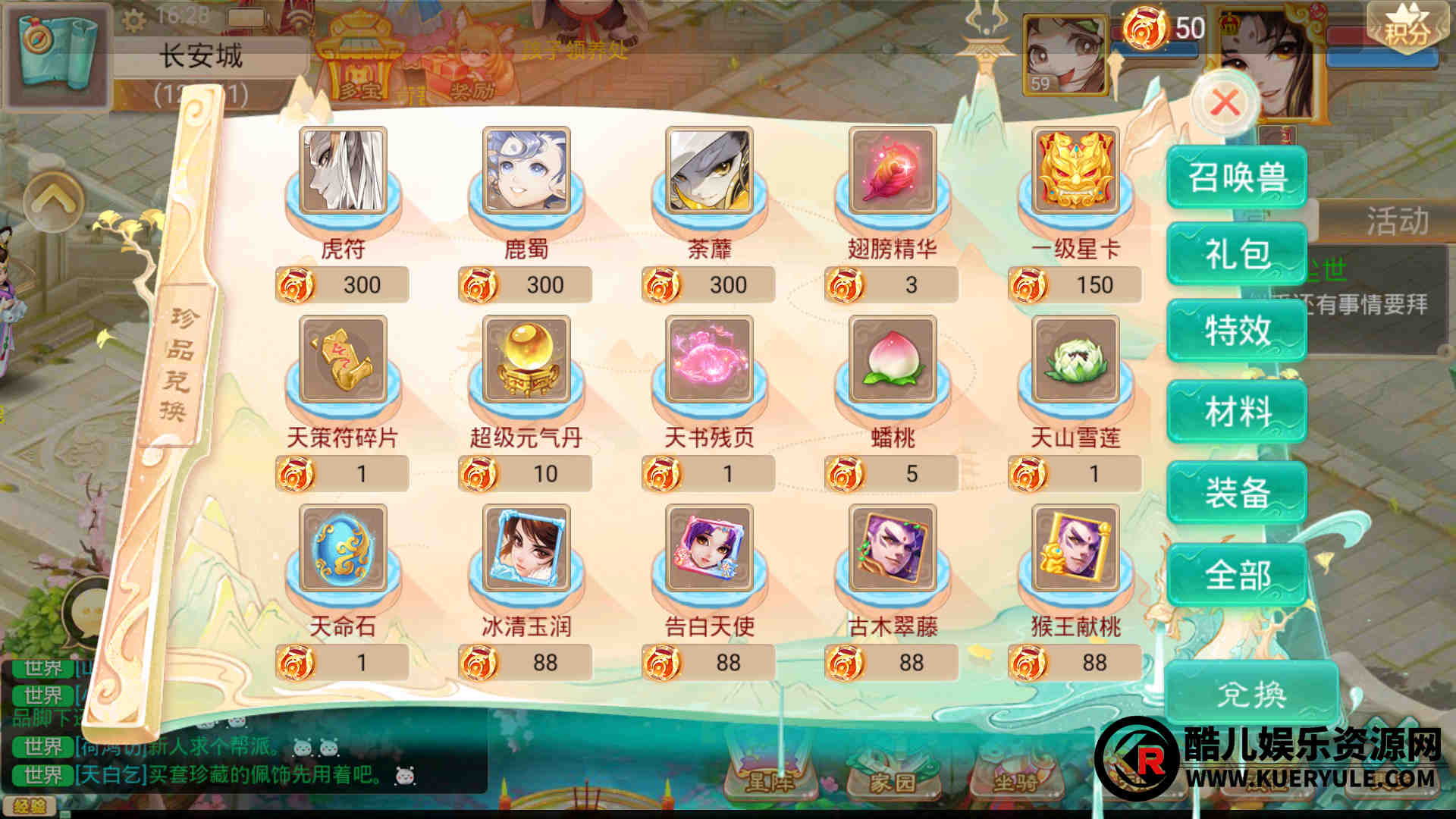Select the 一级星卡 golden mask item
The height and width of the screenshot is (819, 1456).
pos(1075,171)
